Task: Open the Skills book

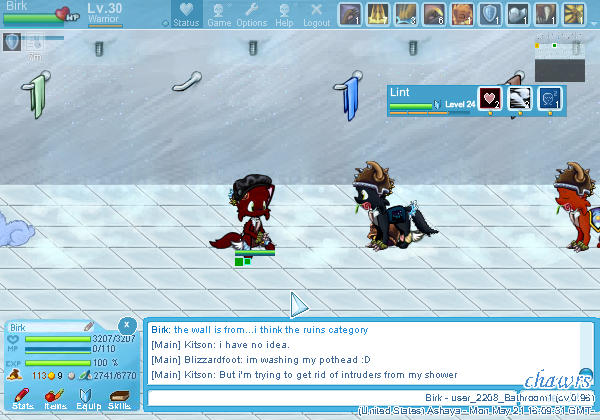Action: [x=119, y=398]
